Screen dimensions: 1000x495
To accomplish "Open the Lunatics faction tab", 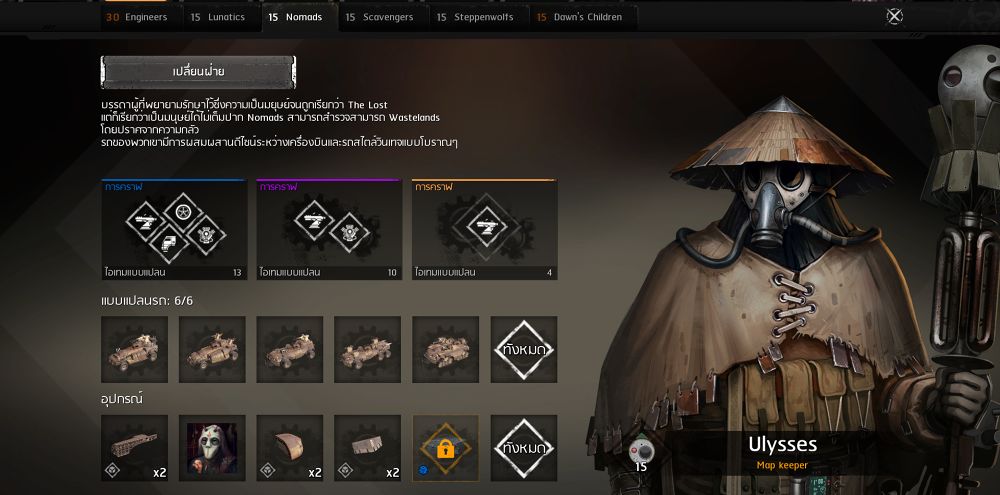I will (217, 17).
